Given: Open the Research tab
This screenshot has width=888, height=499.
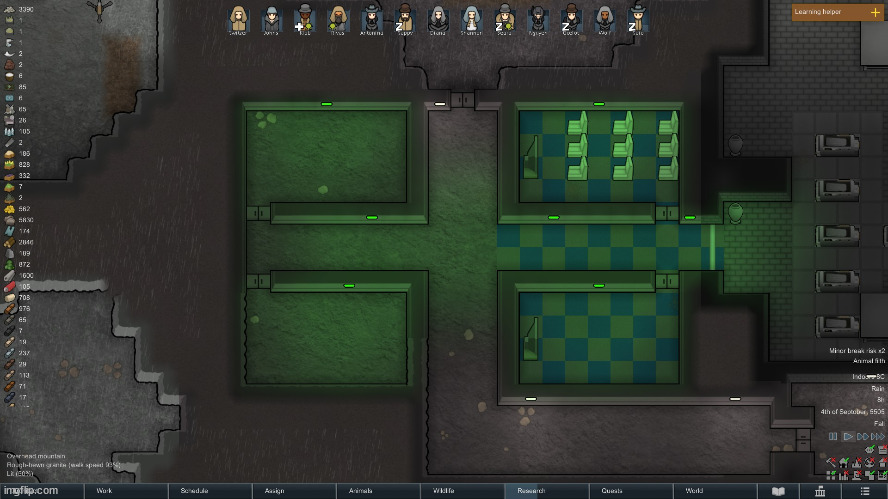Looking at the screenshot, I should coord(531,491).
